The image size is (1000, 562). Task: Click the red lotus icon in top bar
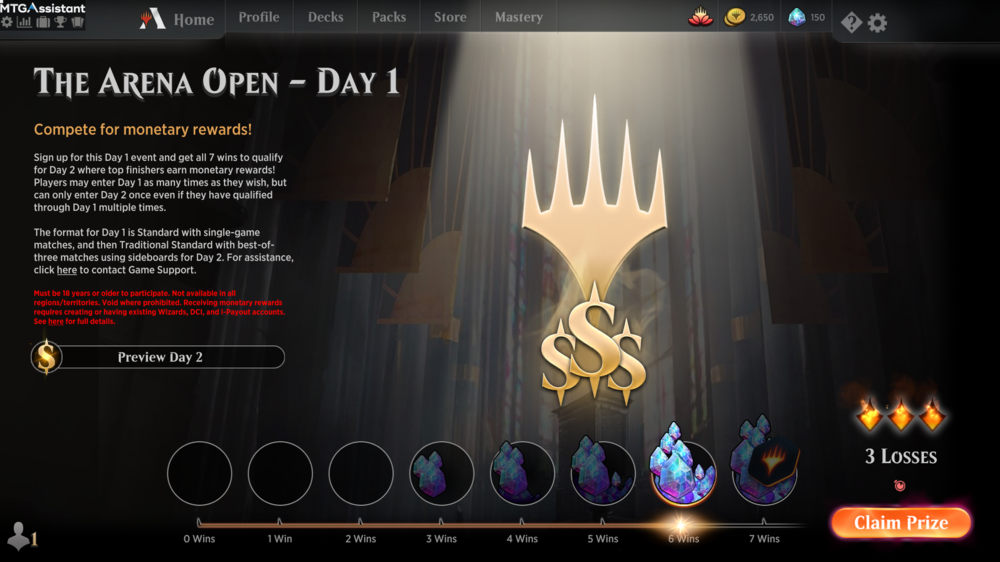(701, 17)
